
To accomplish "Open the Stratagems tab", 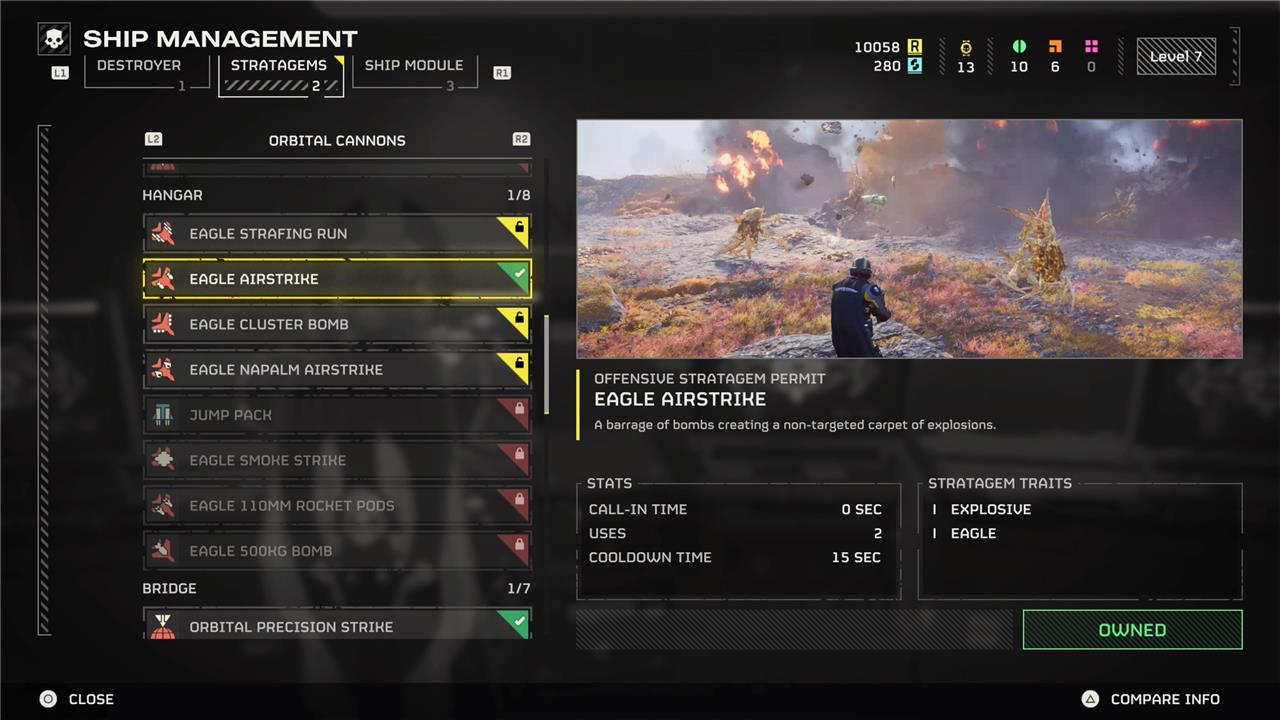I will pyautogui.click(x=279, y=66).
